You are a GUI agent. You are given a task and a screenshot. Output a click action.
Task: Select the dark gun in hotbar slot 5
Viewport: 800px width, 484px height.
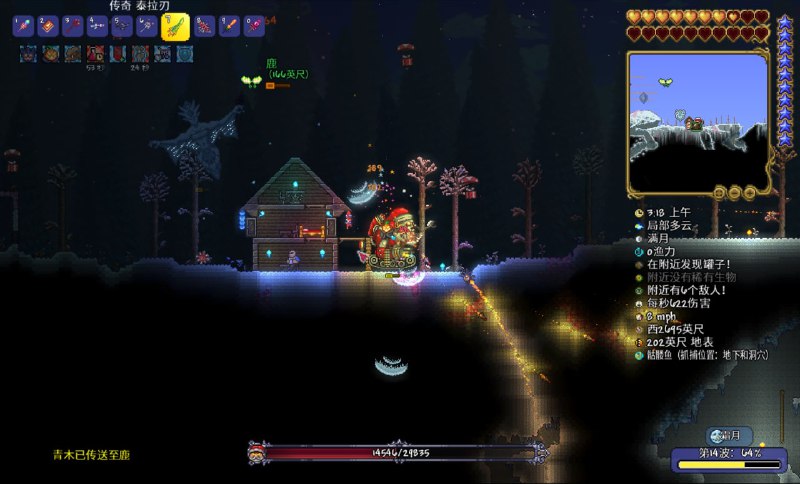point(122,26)
